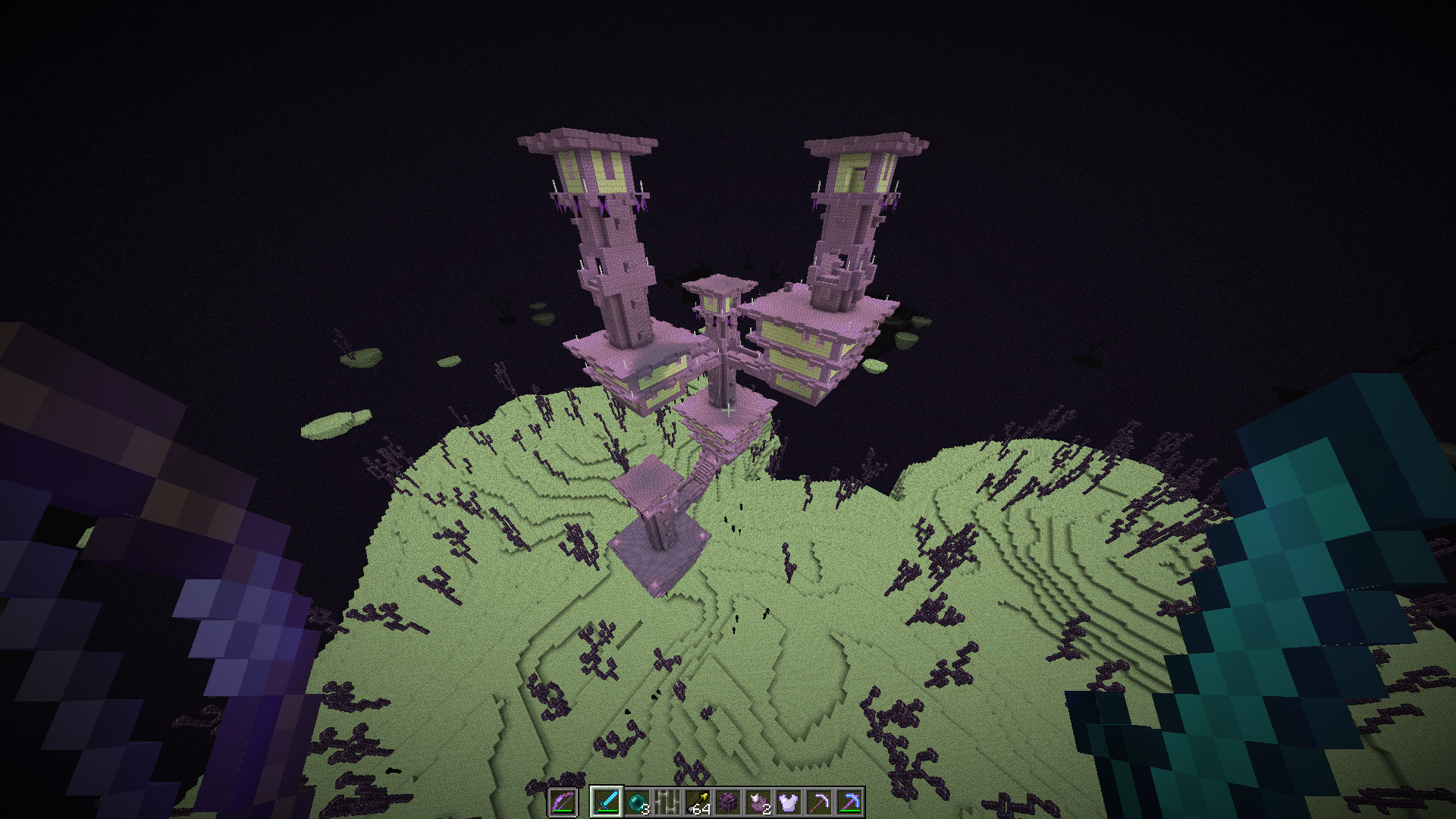
Task: Select the stack of 64 arrows
Action: point(698,802)
